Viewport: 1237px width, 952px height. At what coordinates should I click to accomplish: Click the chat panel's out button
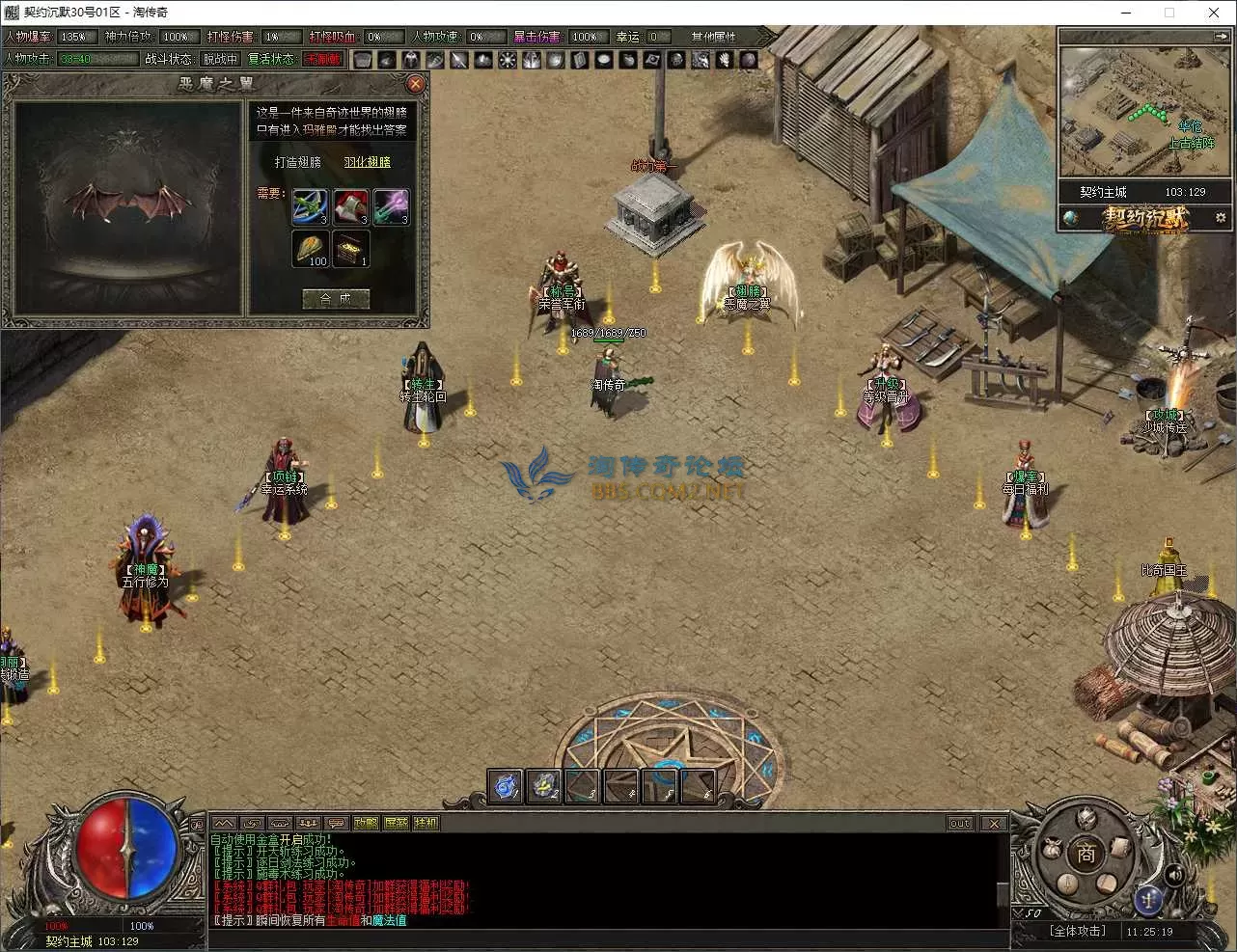point(960,824)
